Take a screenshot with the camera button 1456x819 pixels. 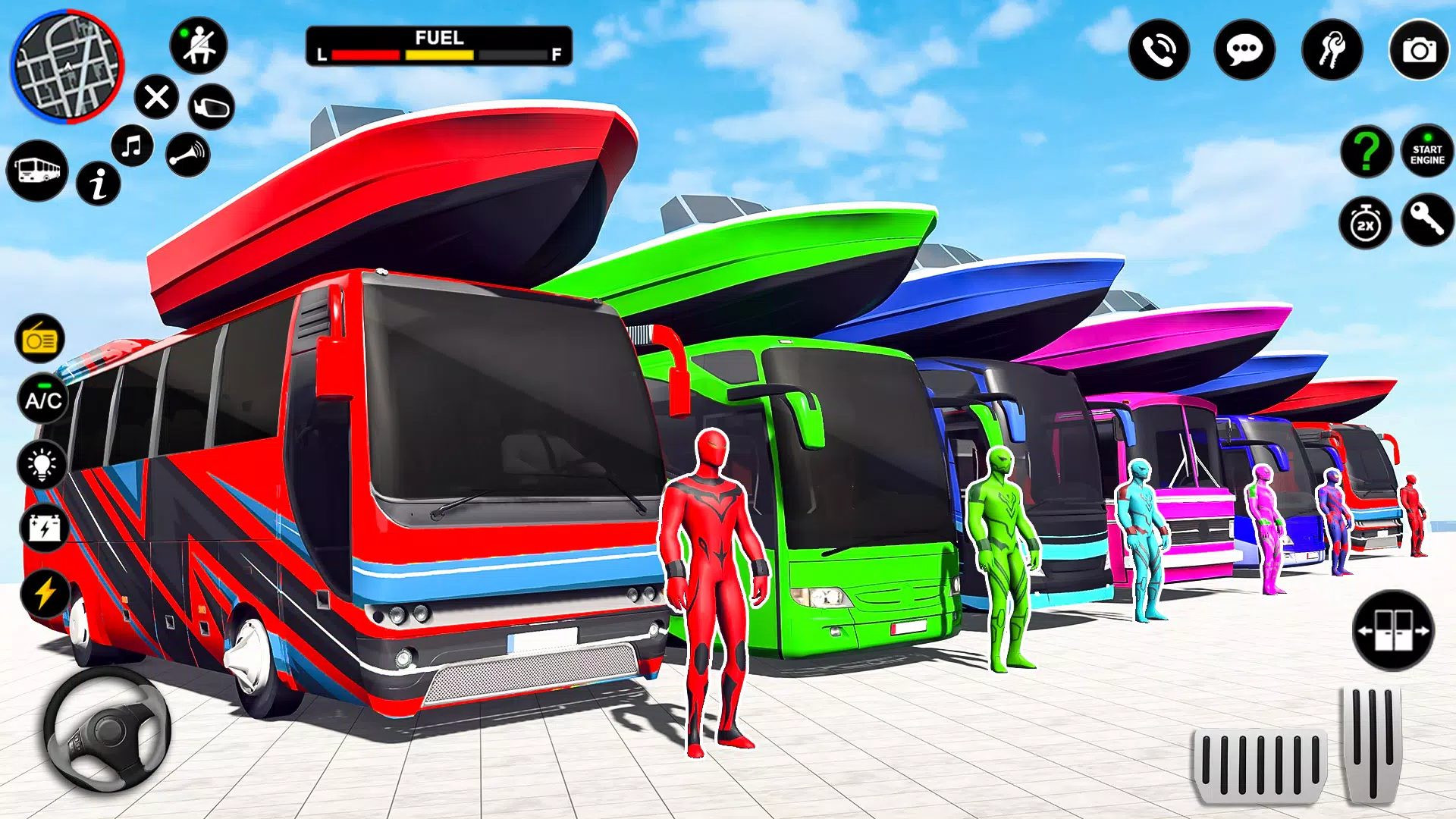[x=1419, y=50]
